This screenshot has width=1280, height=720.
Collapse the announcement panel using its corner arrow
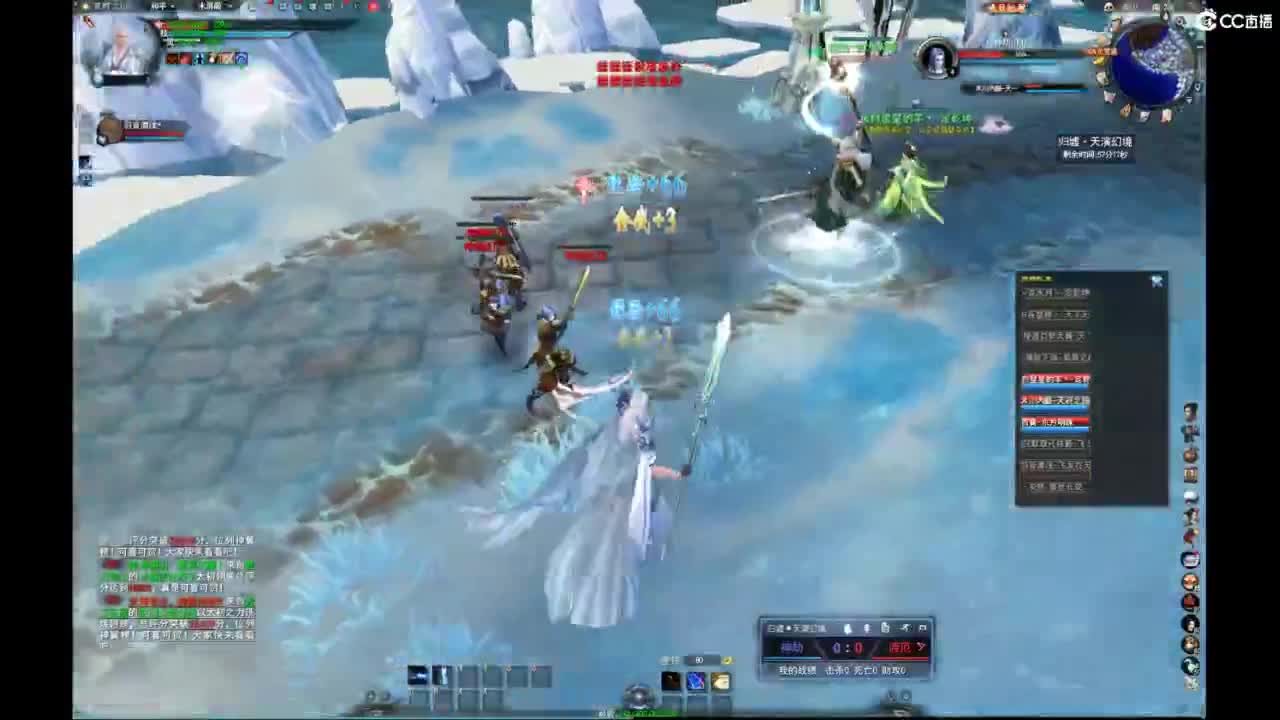1157,281
